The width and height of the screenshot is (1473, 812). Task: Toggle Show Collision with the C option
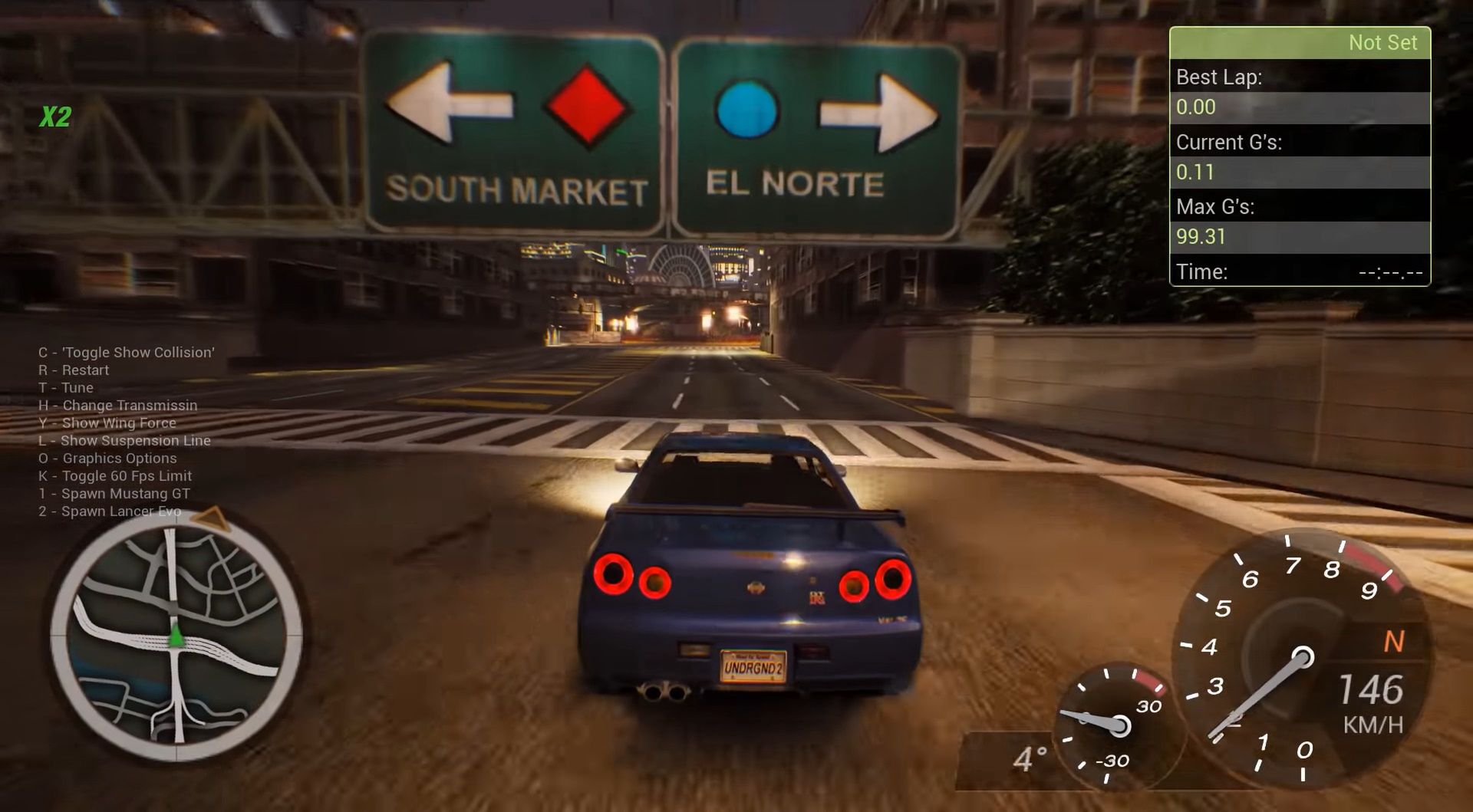click(126, 353)
